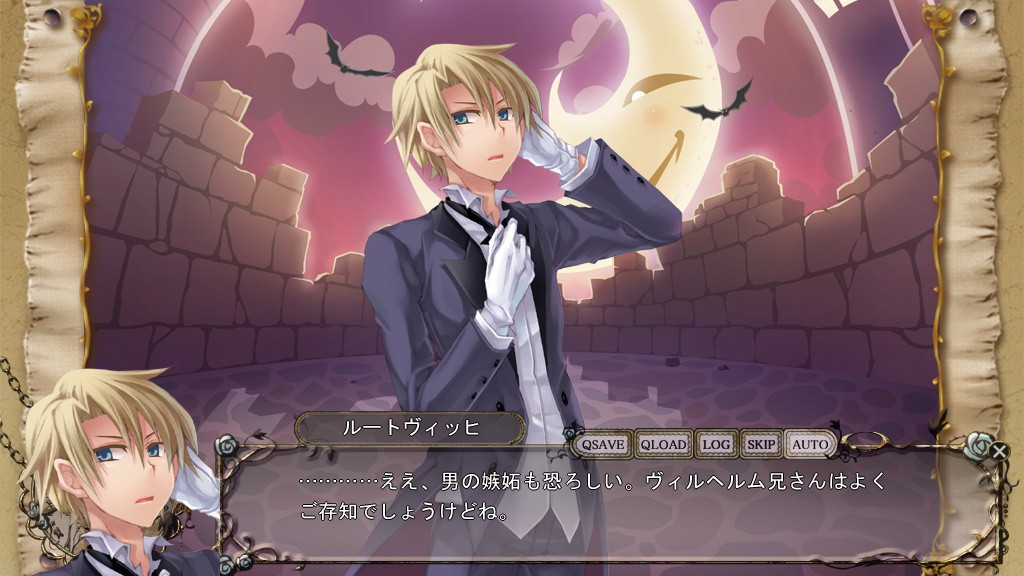Hide the dialogue box with the X

click(x=999, y=451)
